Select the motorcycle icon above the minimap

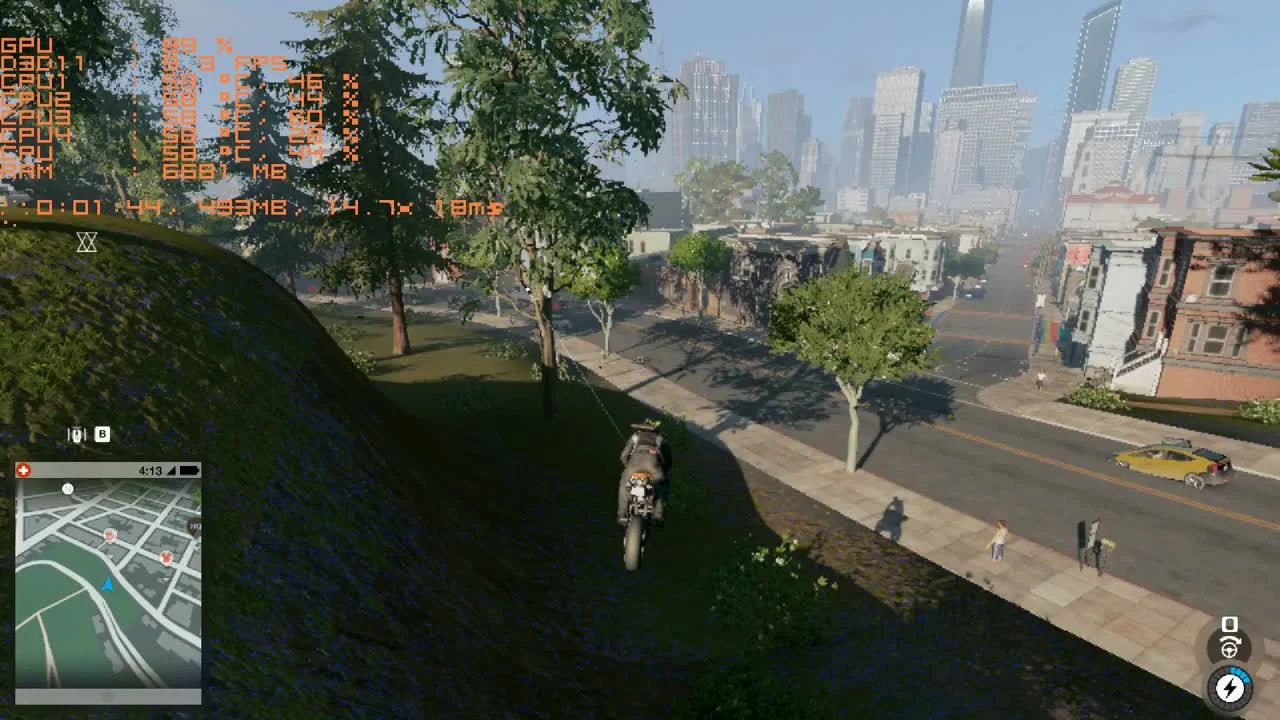pos(78,434)
